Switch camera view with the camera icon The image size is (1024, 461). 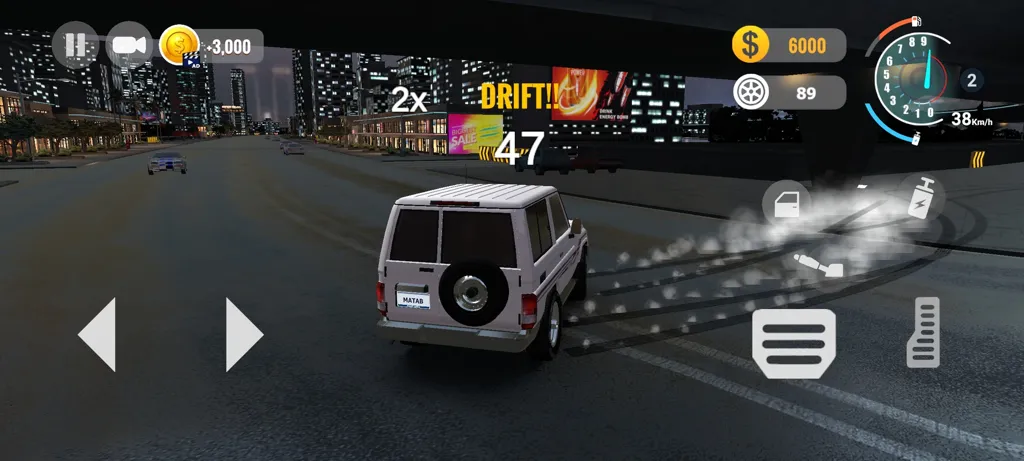point(128,45)
